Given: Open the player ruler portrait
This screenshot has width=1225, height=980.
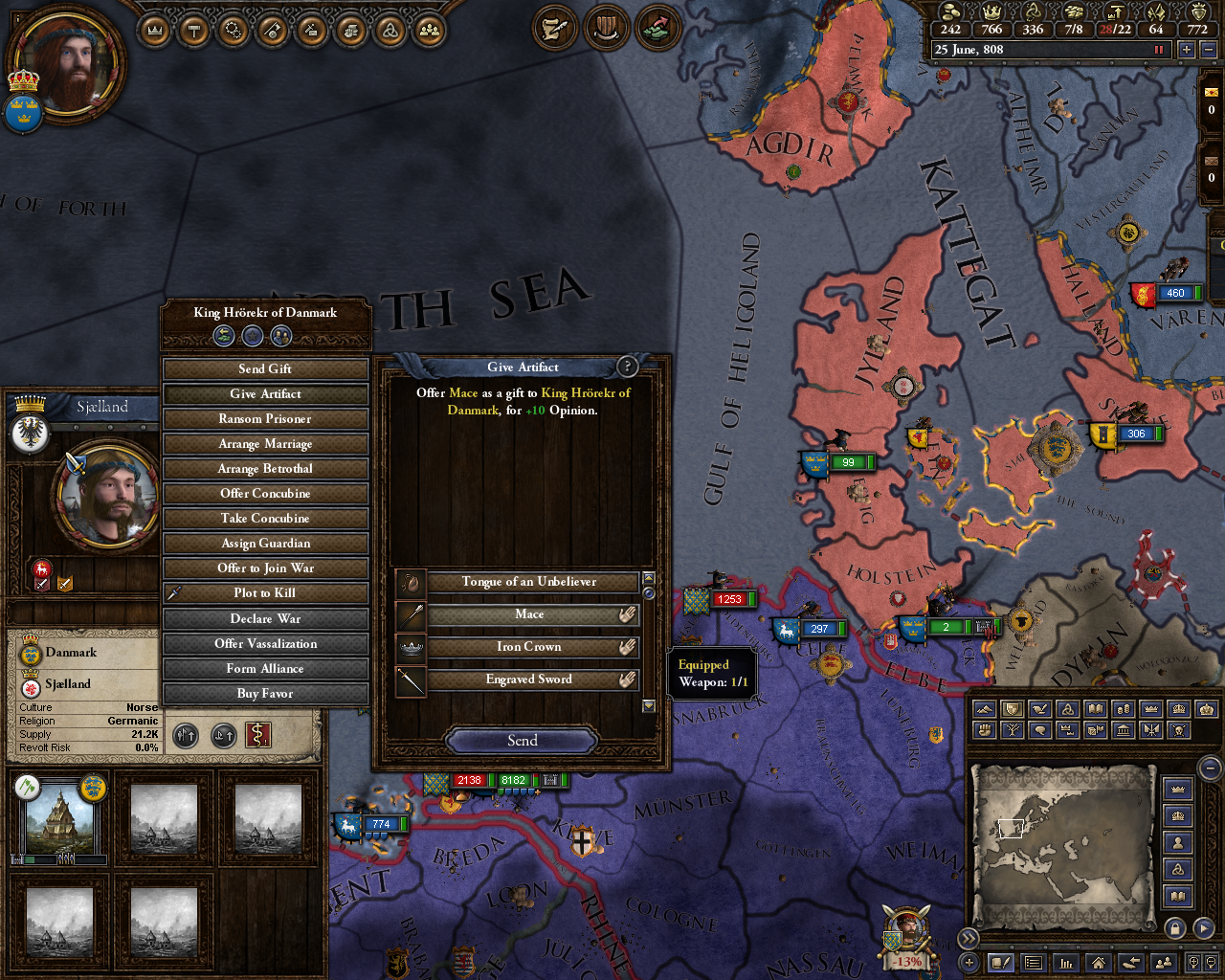Looking at the screenshot, I should coord(67,64).
